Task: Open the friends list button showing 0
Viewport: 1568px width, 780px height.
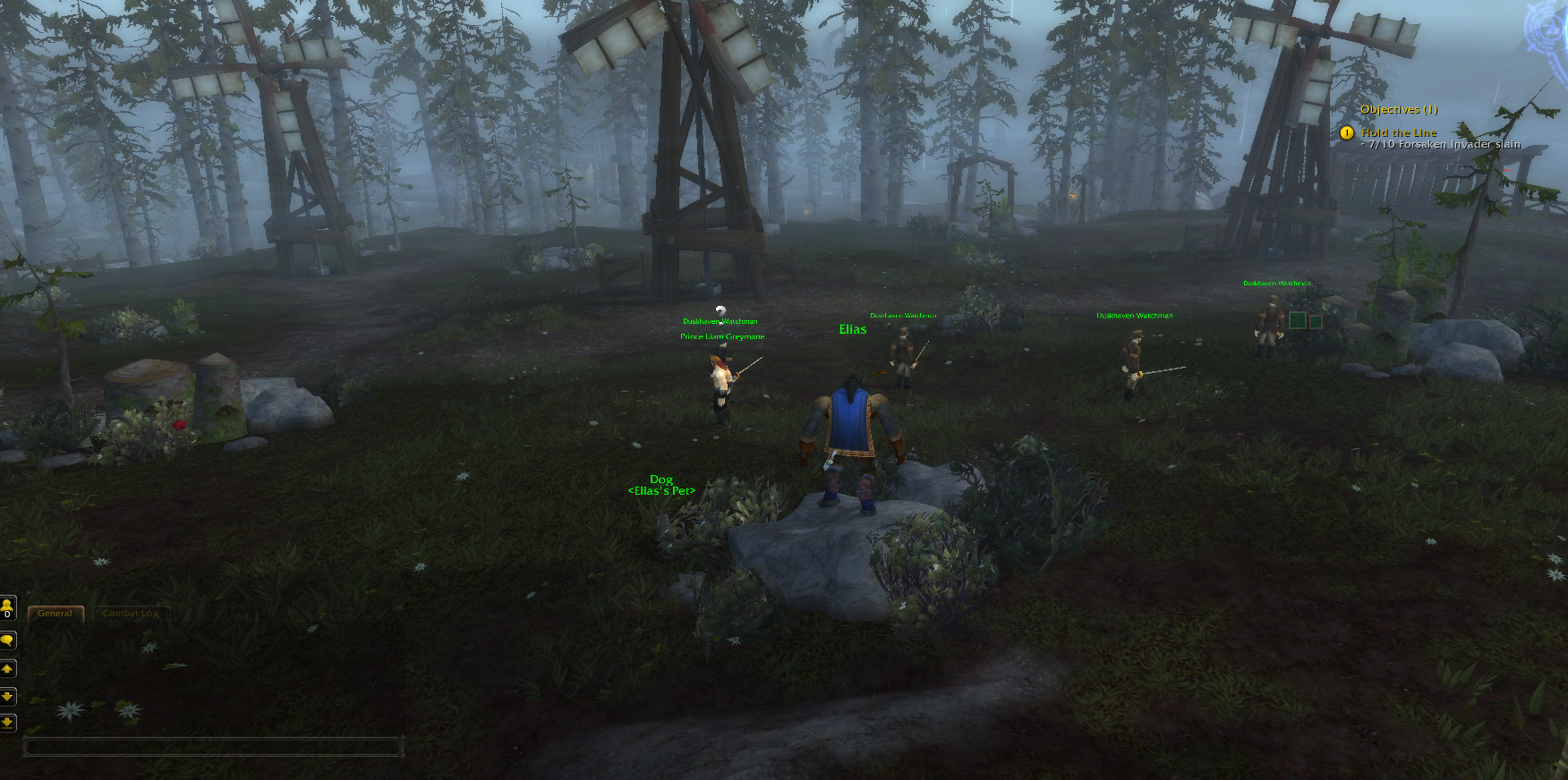Action: pyautogui.click(x=7, y=608)
